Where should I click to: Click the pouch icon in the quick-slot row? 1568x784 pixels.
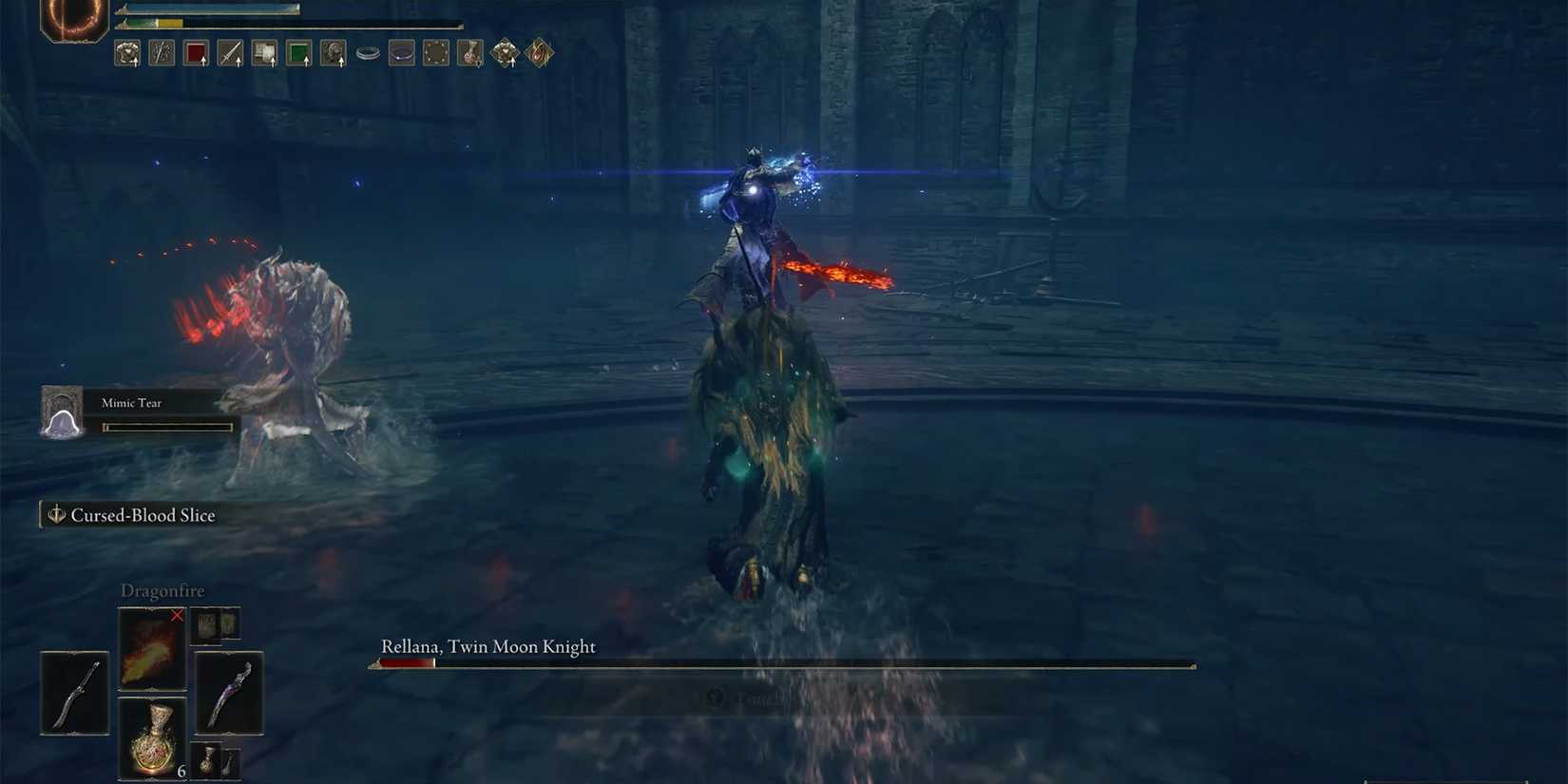[x=470, y=52]
